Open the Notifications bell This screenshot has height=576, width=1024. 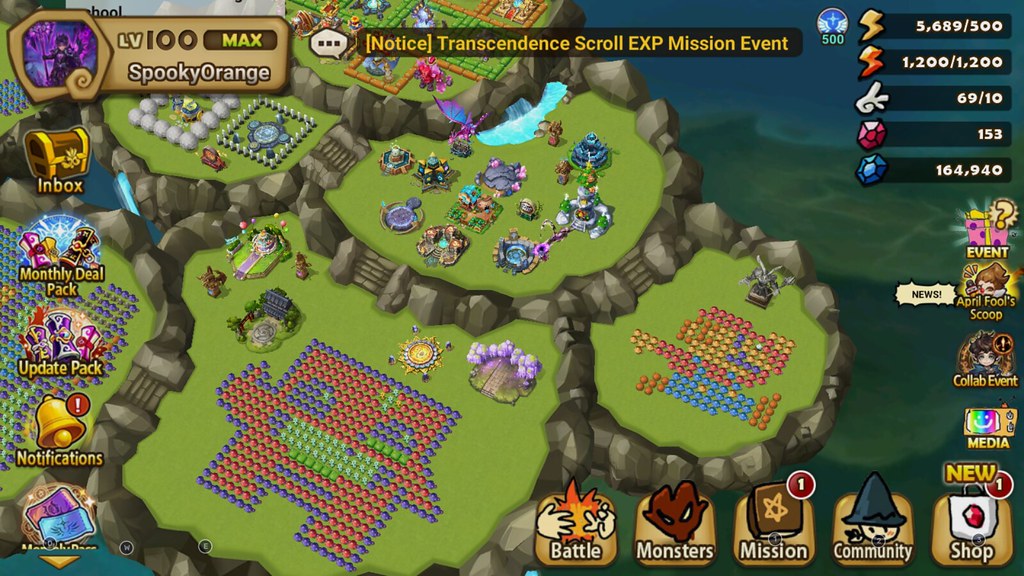coord(60,430)
